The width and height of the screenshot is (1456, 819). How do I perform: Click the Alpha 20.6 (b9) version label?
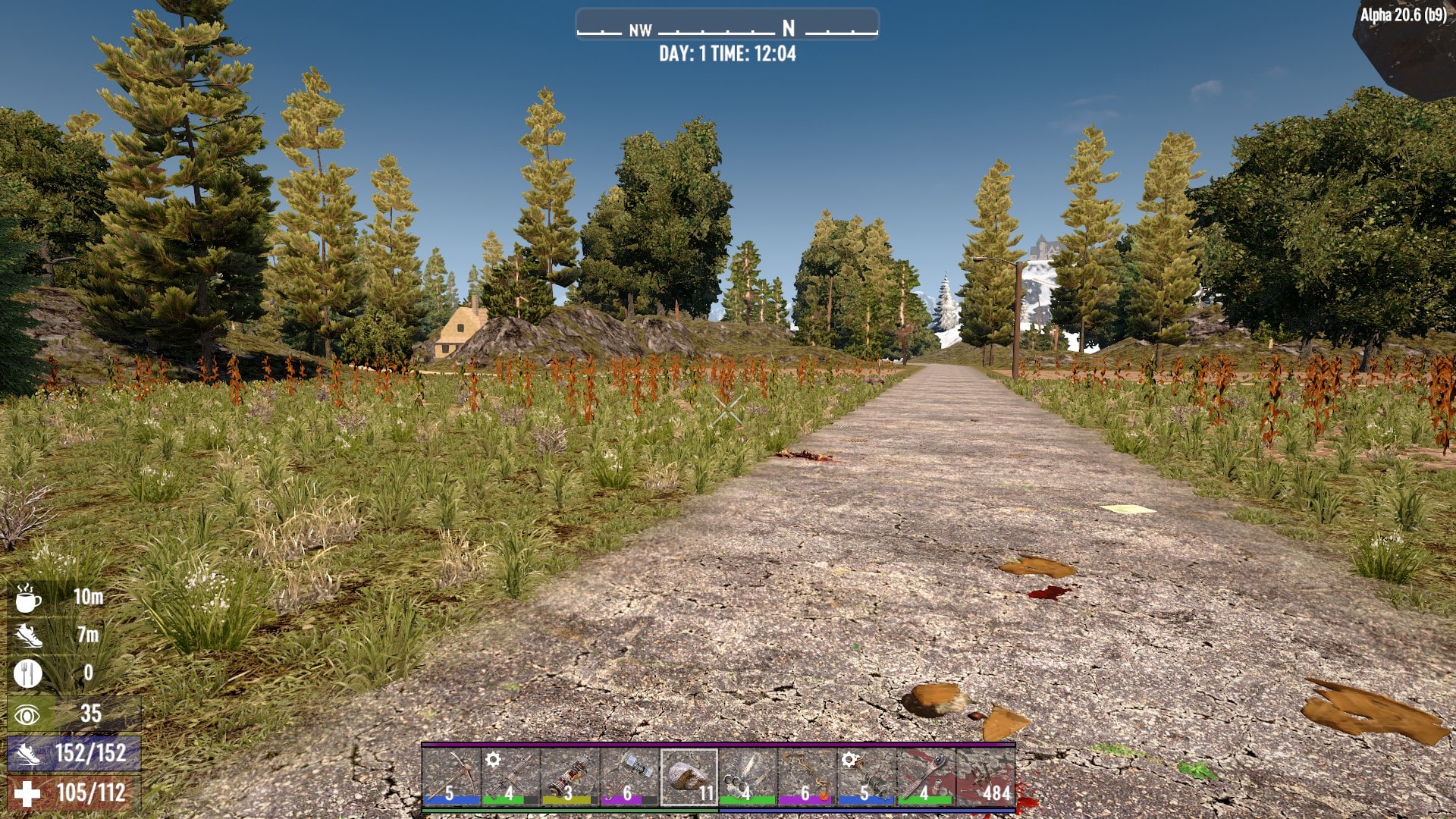1404,13
